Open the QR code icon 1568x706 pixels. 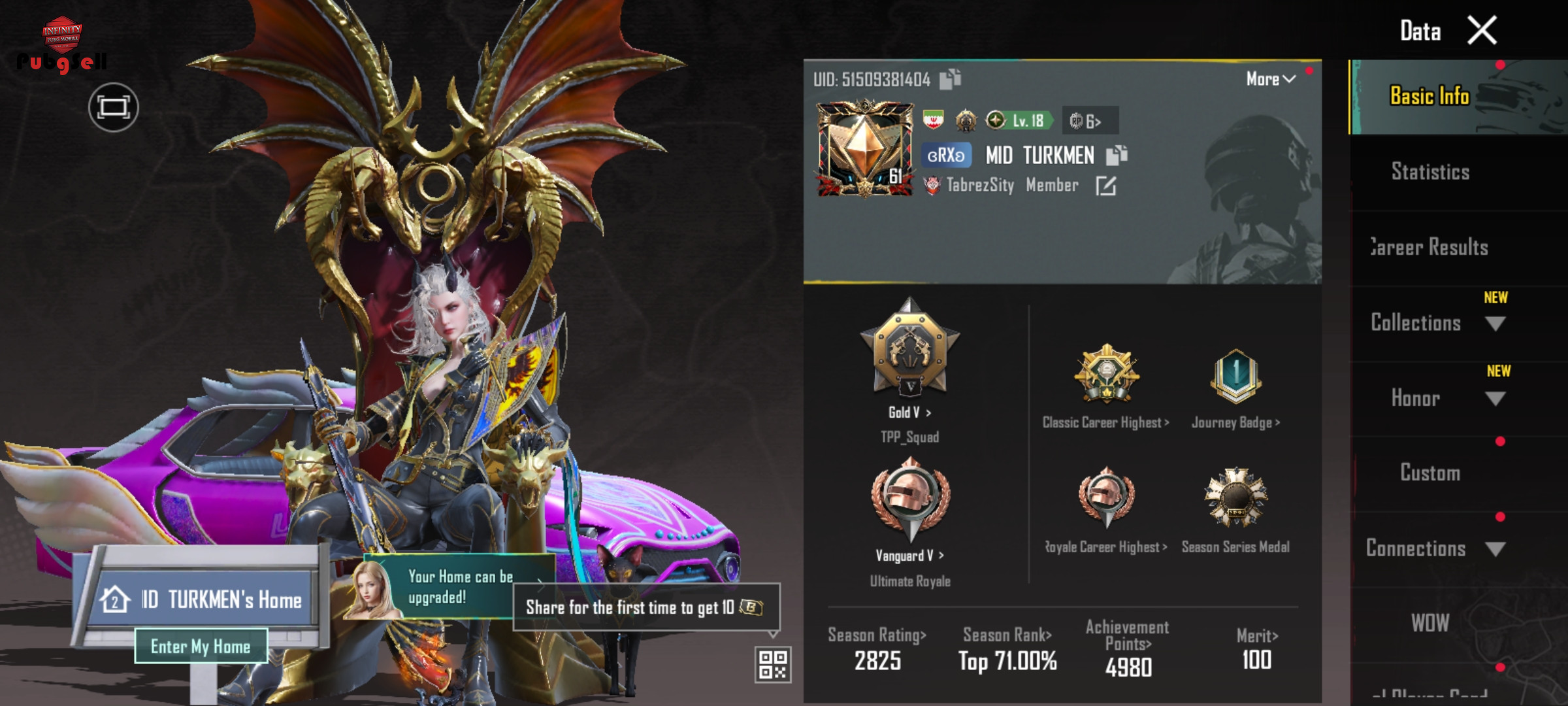(773, 664)
